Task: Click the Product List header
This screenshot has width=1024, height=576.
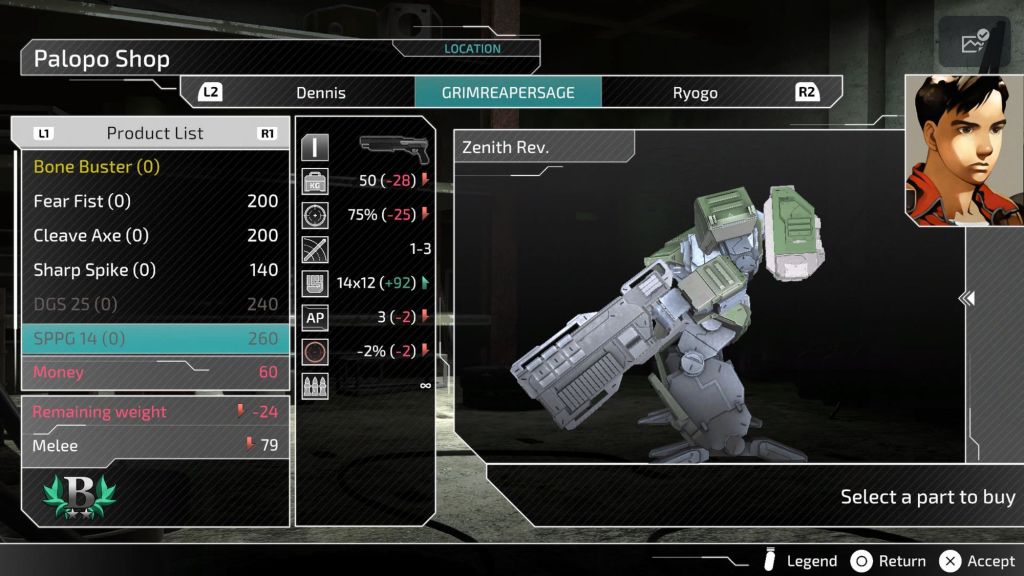Action: pos(155,133)
